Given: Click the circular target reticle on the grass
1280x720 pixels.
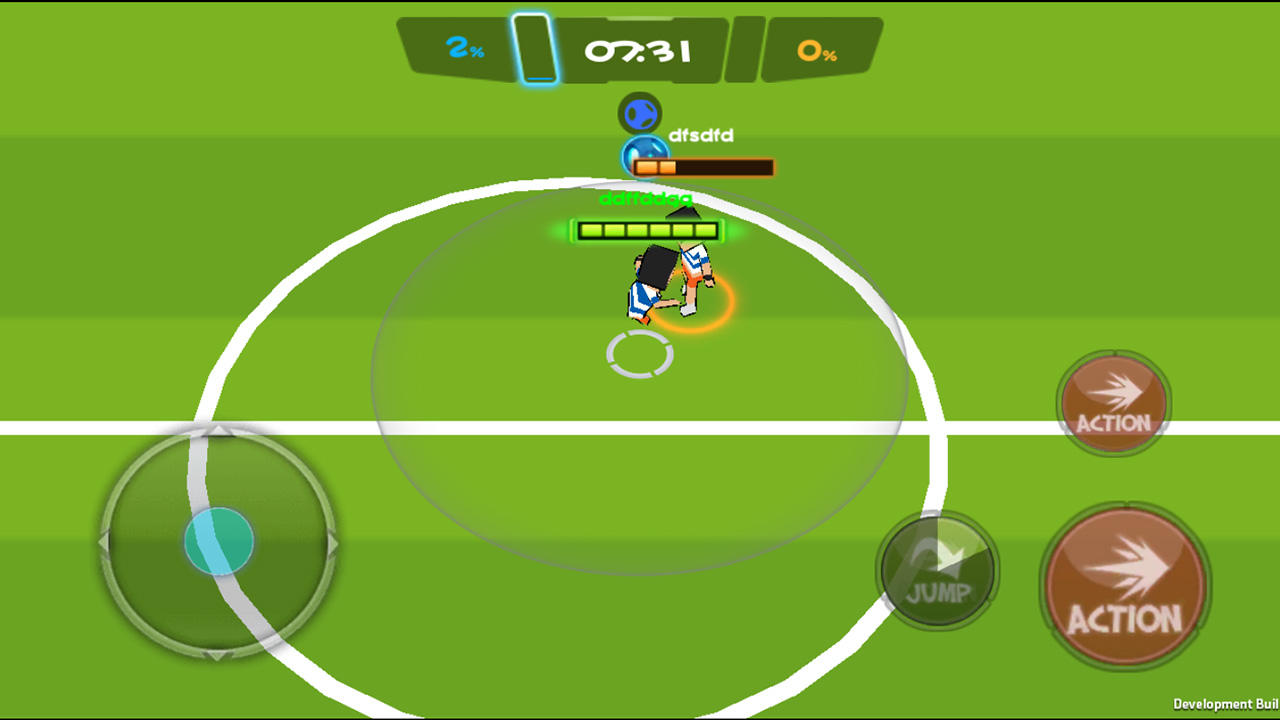Looking at the screenshot, I should coord(641,355).
